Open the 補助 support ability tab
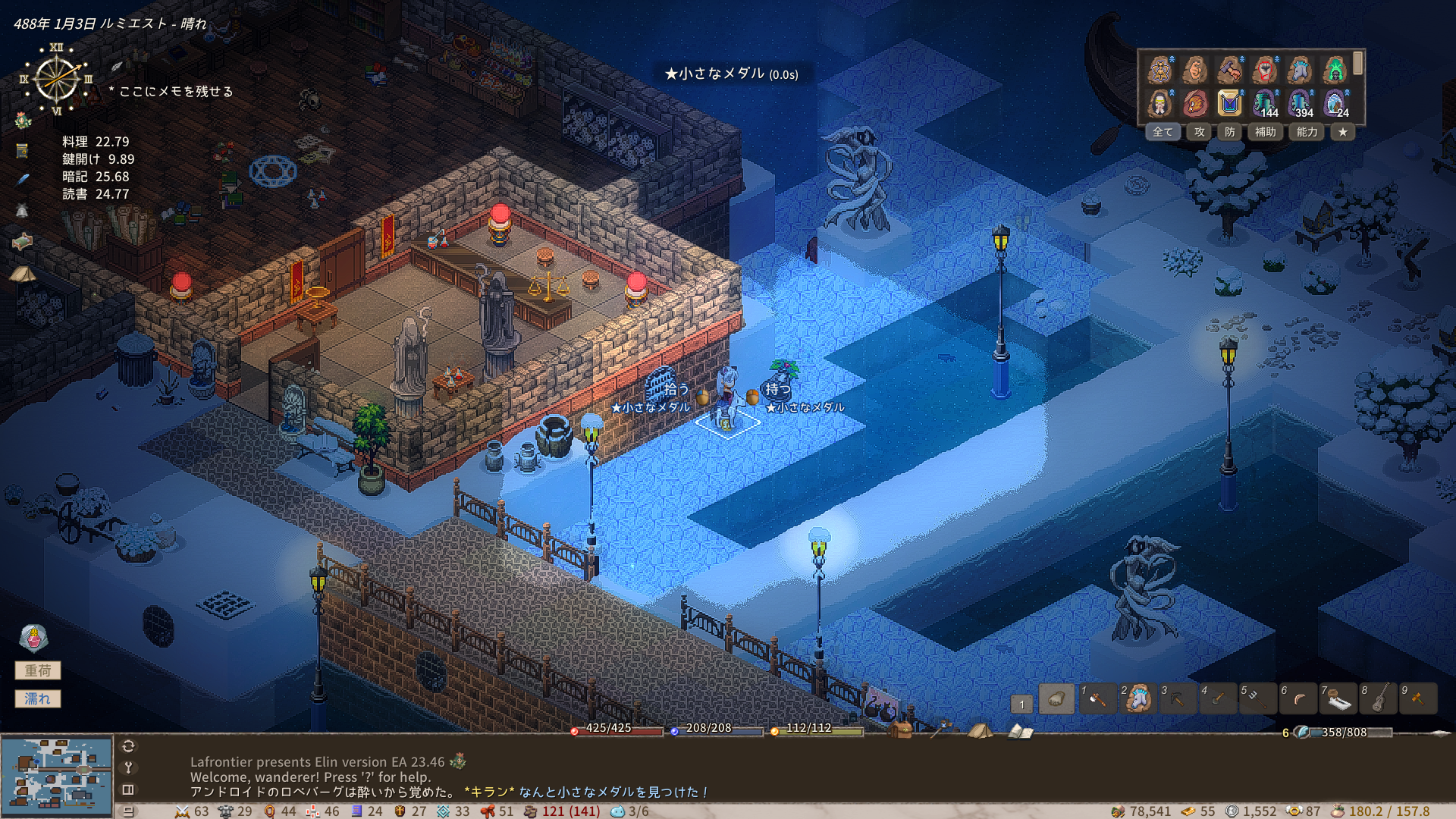This screenshot has height=819, width=1456. pos(1265,132)
